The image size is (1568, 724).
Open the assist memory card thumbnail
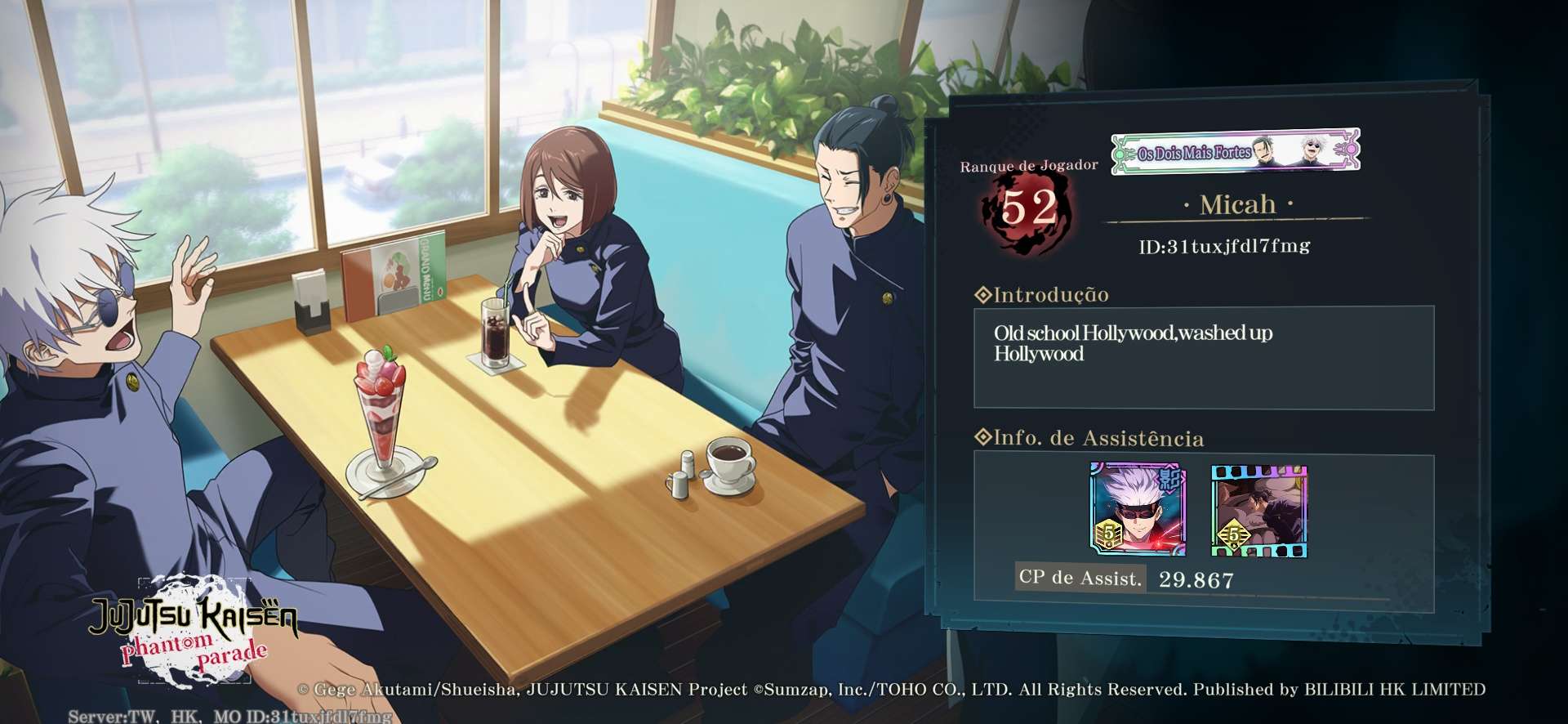point(1258,512)
